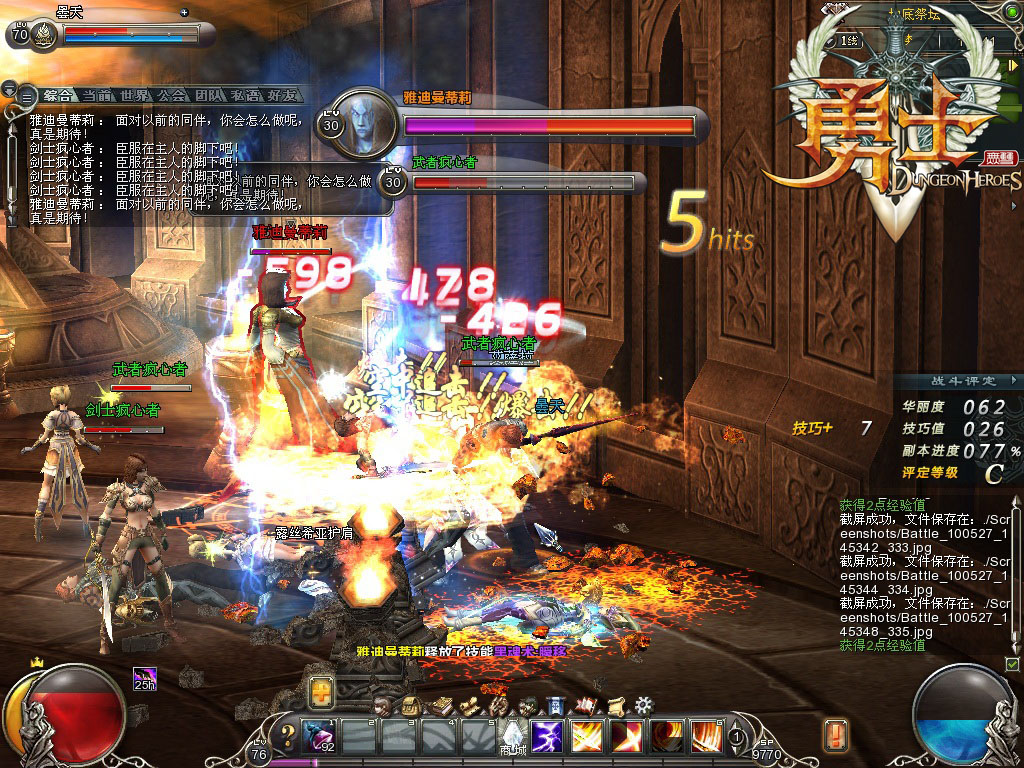Show the 公会 guild chat tab
The image size is (1024, 768).
click(172, 96)
